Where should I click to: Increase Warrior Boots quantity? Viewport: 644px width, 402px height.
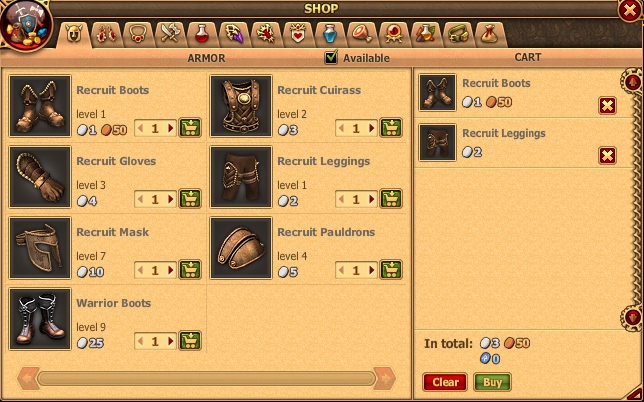[x=171, y=341]
